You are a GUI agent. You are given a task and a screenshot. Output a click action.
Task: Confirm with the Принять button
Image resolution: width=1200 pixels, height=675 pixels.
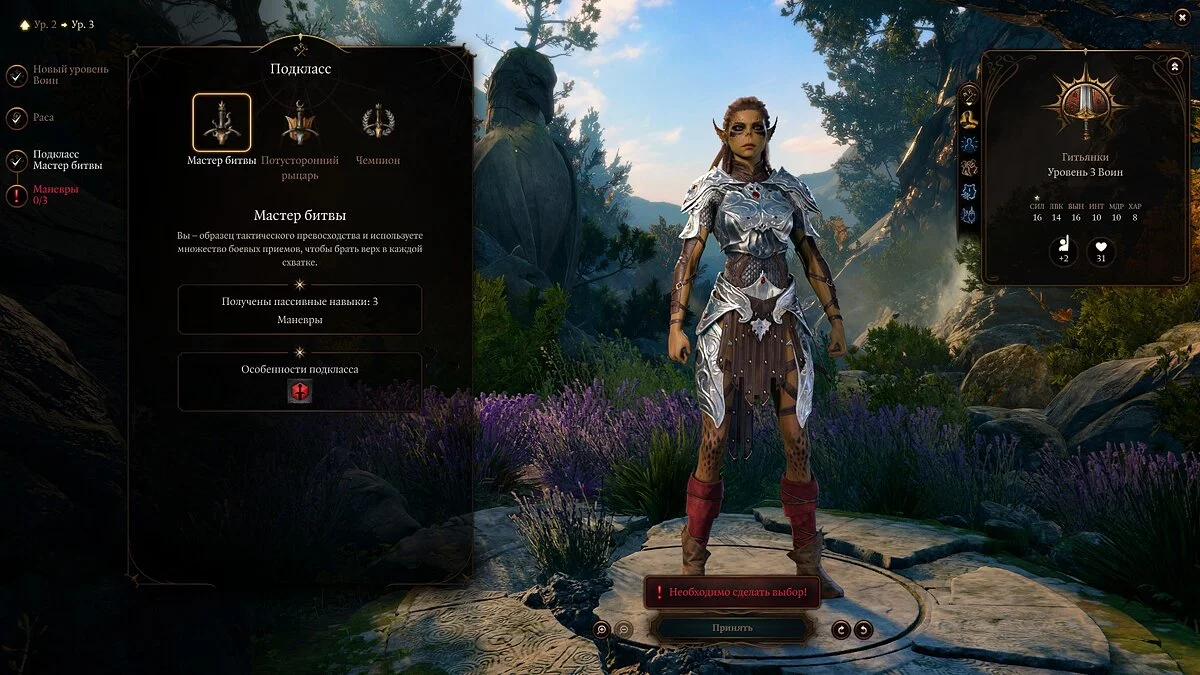[732, 628]
